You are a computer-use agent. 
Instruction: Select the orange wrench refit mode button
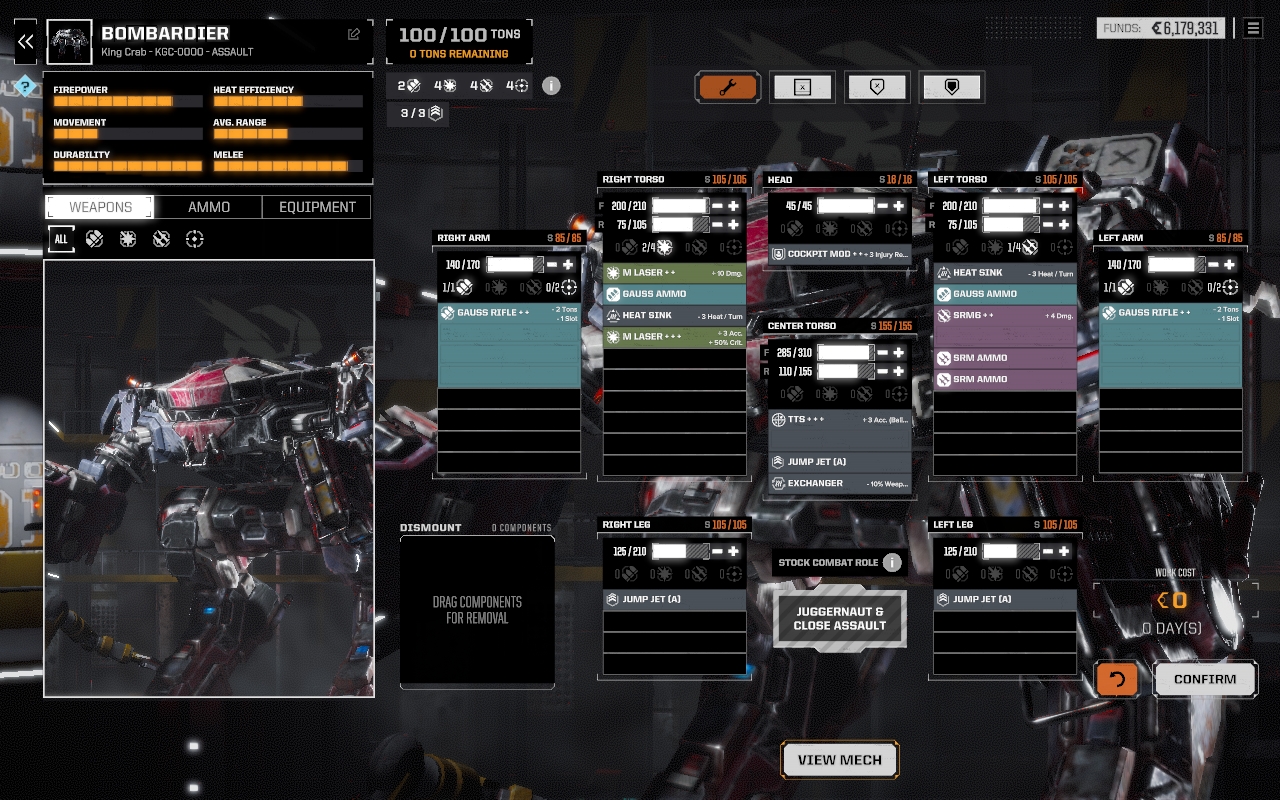click(728, 87)
